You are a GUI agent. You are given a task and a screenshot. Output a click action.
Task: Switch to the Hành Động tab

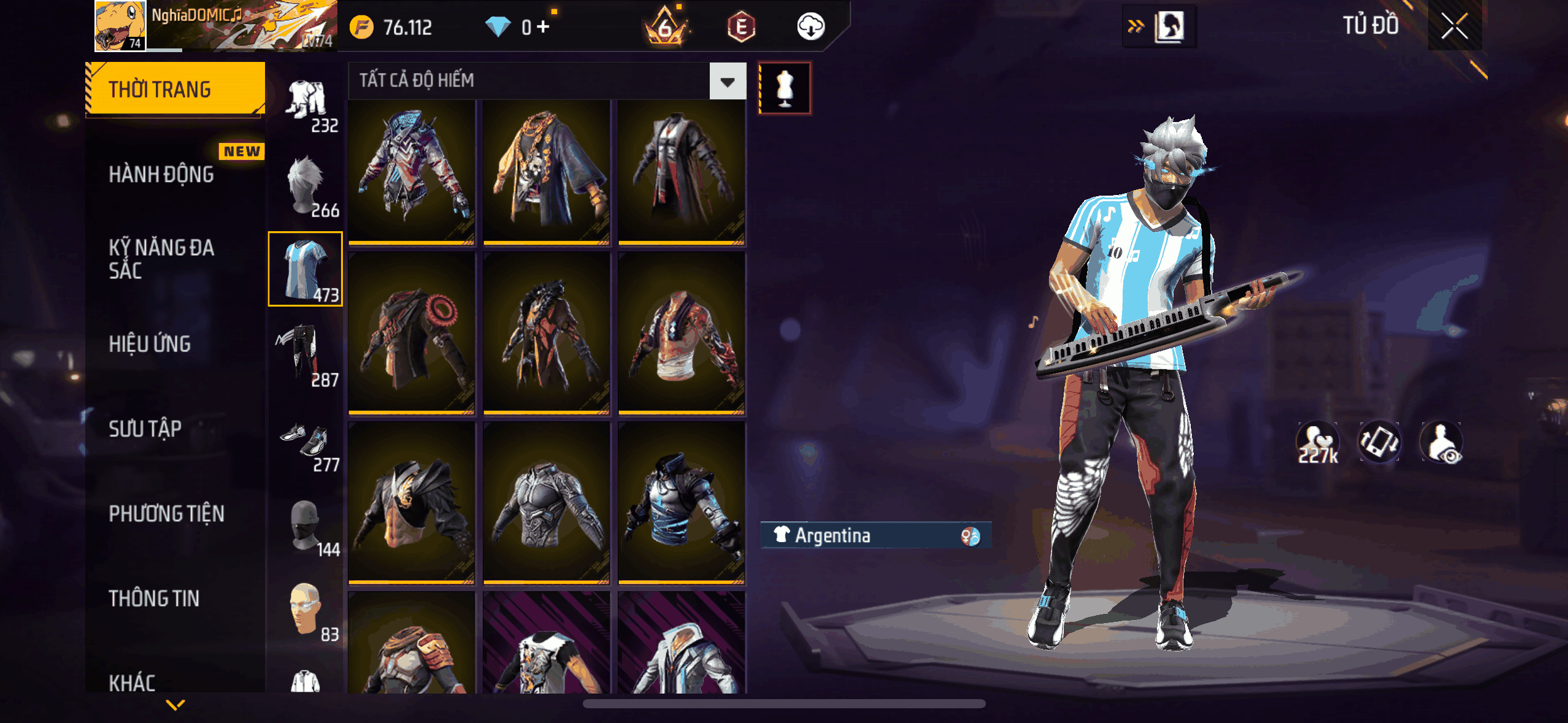(161, 174)
